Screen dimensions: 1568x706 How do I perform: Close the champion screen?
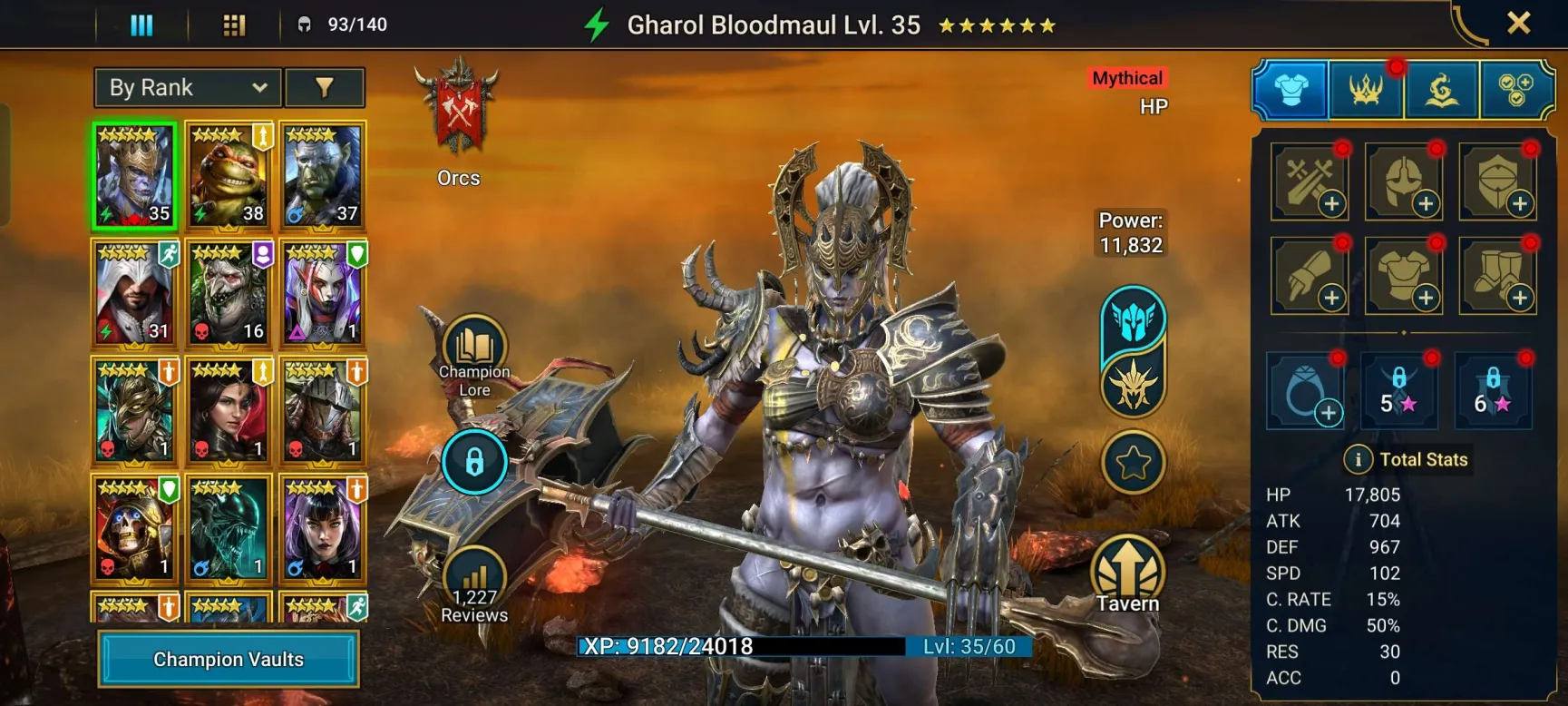tap(1518, 24)
